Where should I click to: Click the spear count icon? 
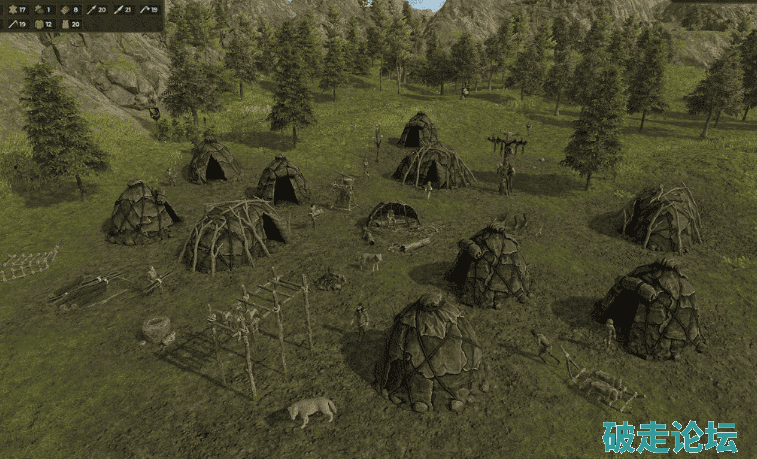[91, 9]
